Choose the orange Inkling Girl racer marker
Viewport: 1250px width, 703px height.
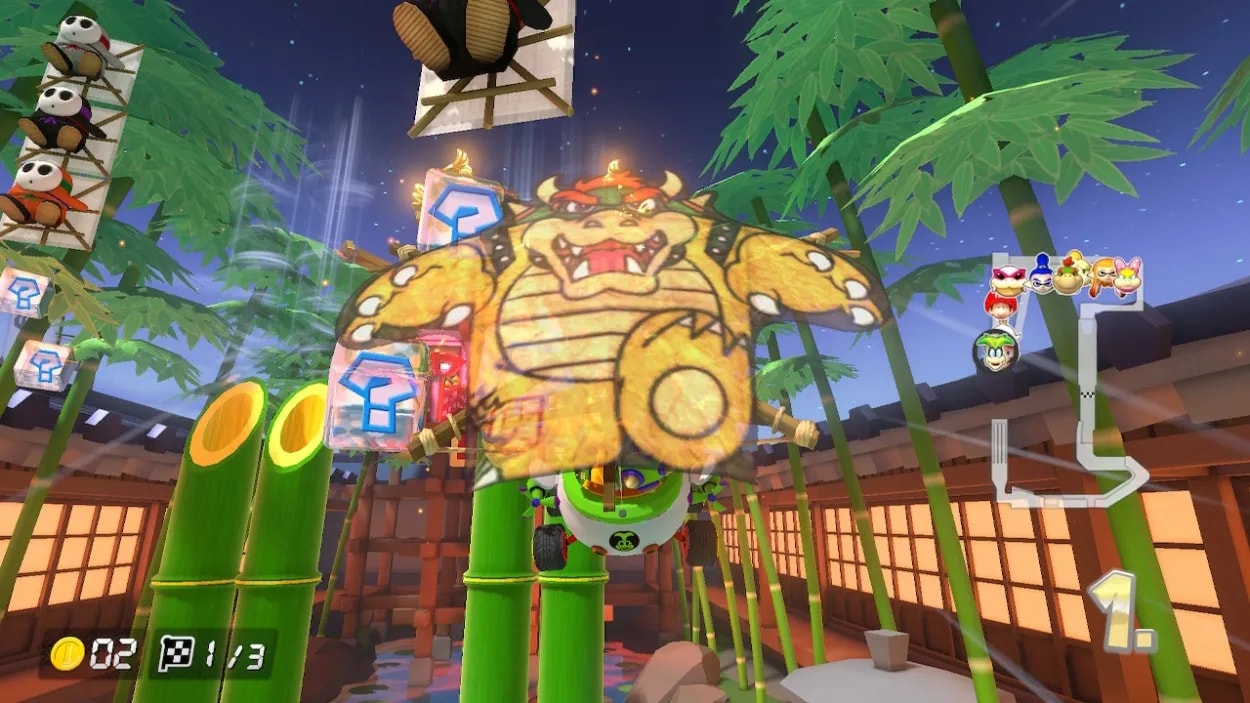[1100, 274]
